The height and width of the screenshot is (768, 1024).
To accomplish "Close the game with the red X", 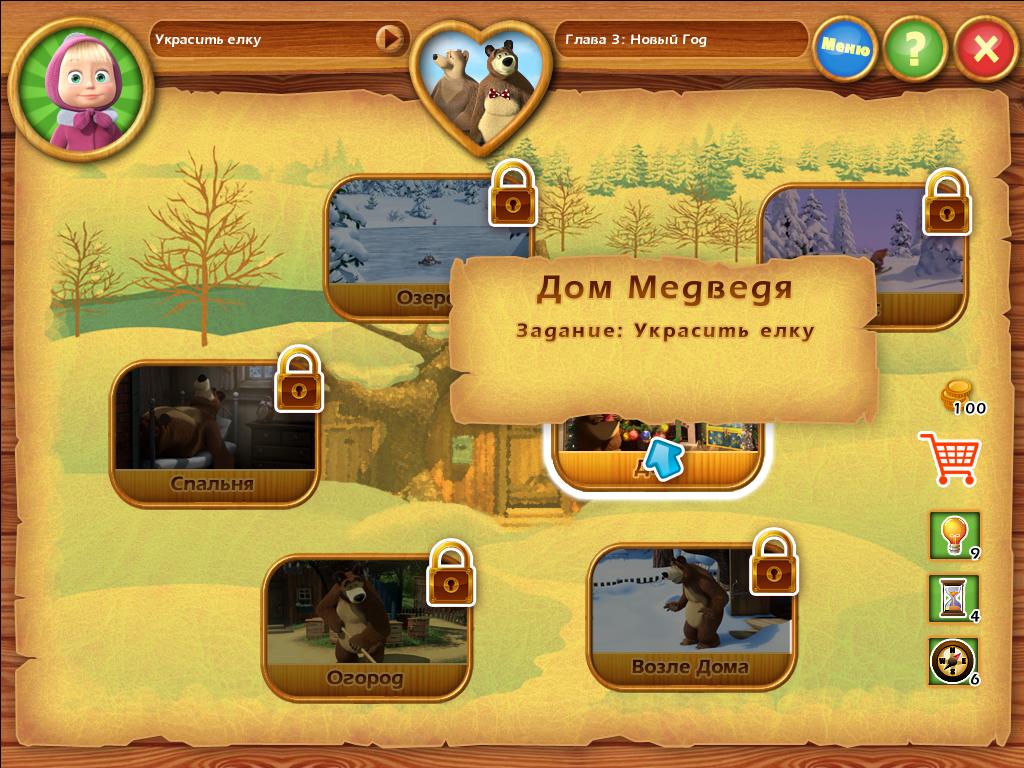I will click(x=985, y=48).
